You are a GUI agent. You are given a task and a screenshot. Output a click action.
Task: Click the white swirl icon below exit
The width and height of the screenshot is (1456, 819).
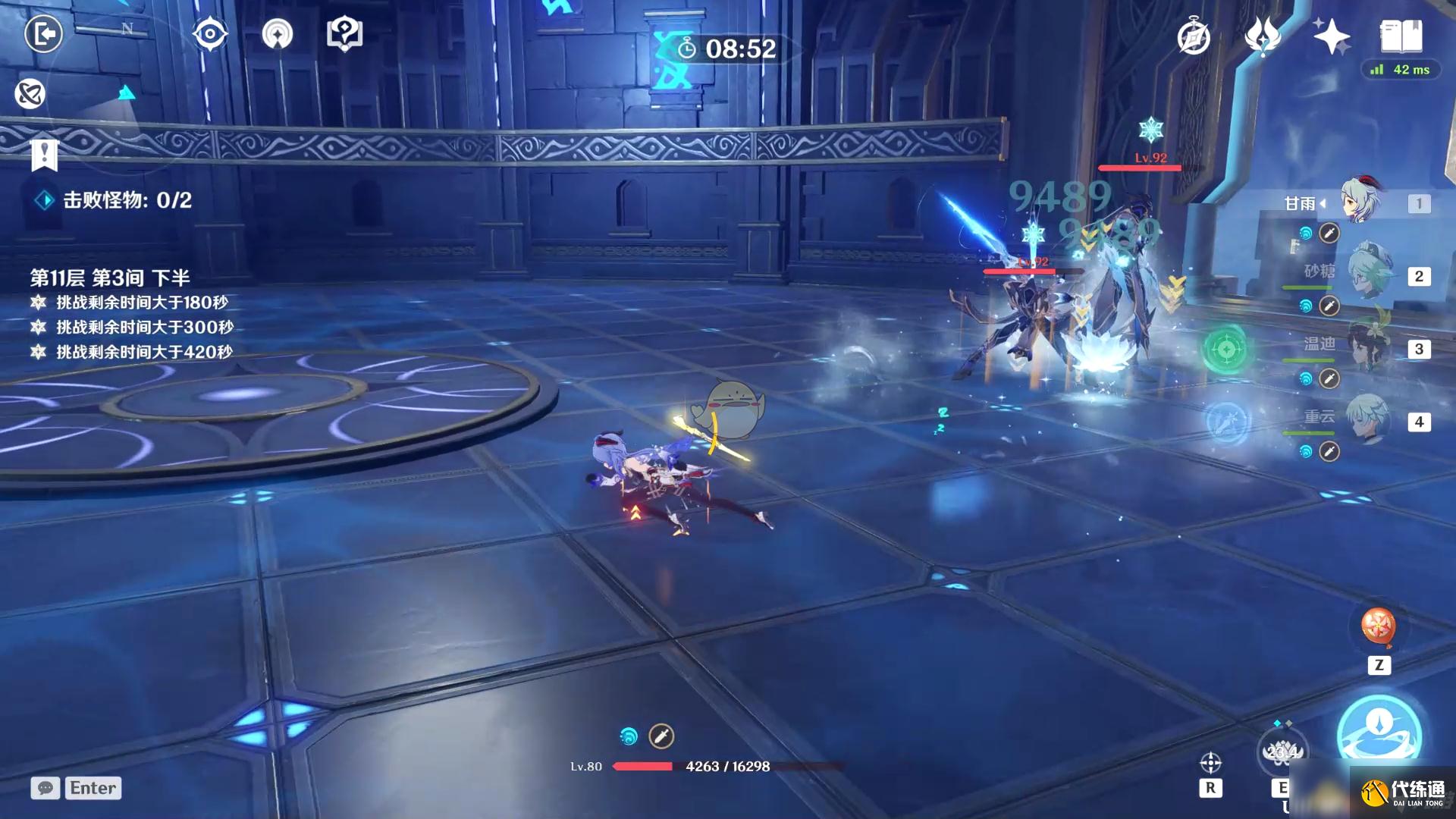click(x=30, y=94)
